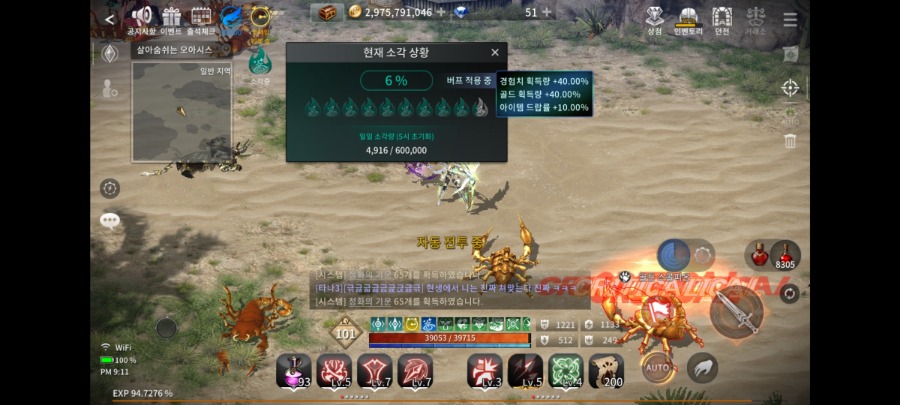Open the 이벤트 gift box menu
Image resolution: width=900 pixels, height=405 pixels.
(171, 18)
